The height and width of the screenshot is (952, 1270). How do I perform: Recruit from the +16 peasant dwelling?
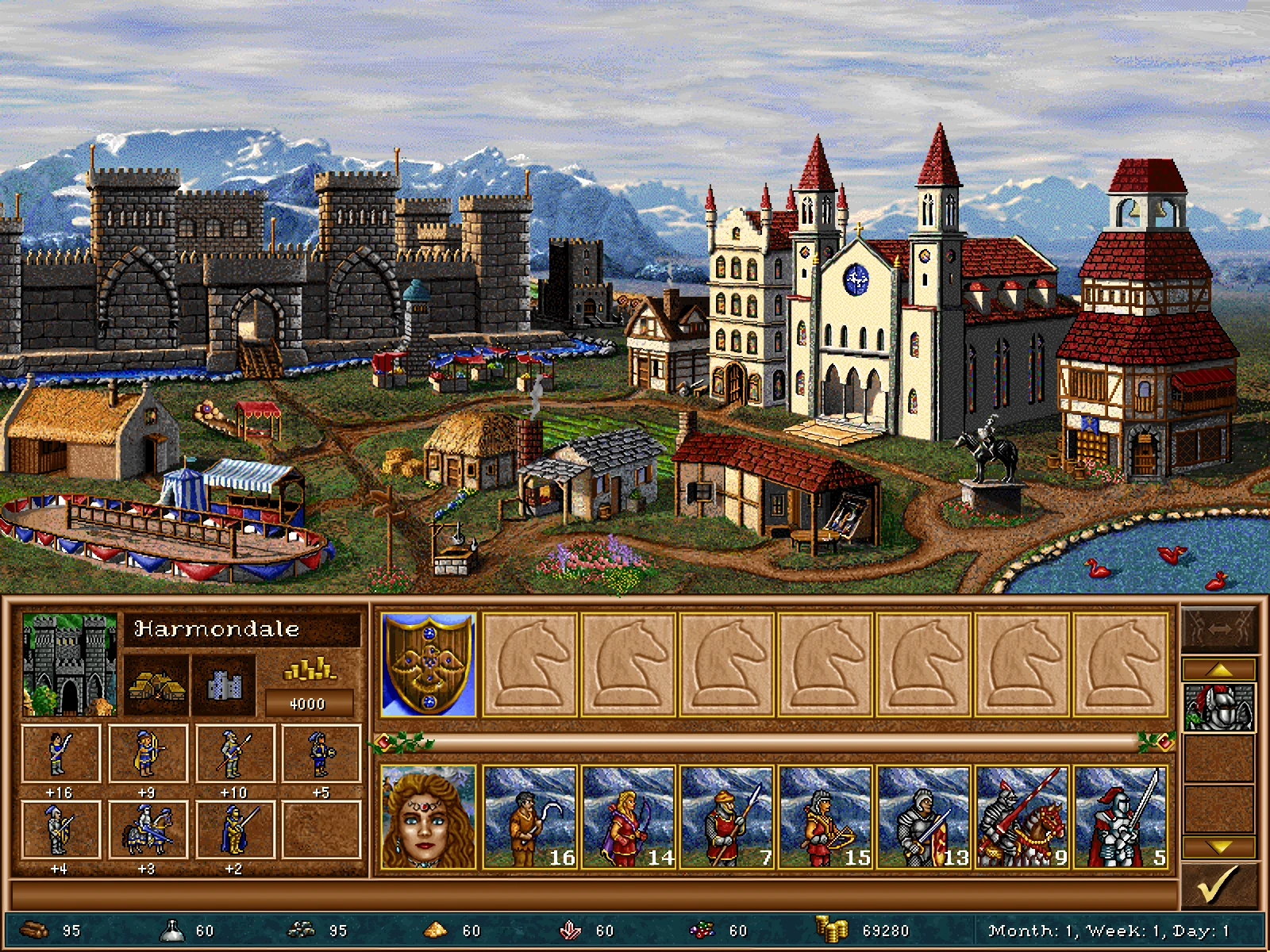pyautogui.click(x=60, y=754)
